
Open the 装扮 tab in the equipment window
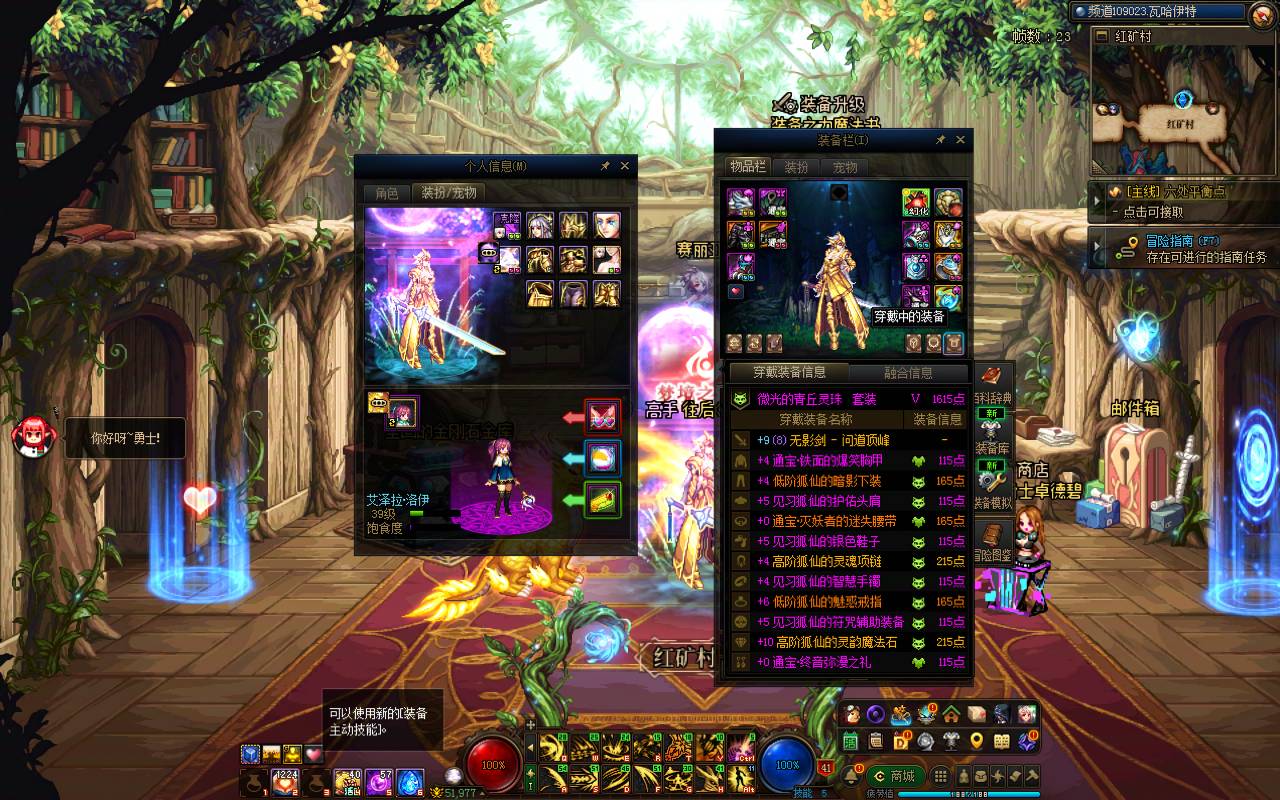[x=796, y=167]
